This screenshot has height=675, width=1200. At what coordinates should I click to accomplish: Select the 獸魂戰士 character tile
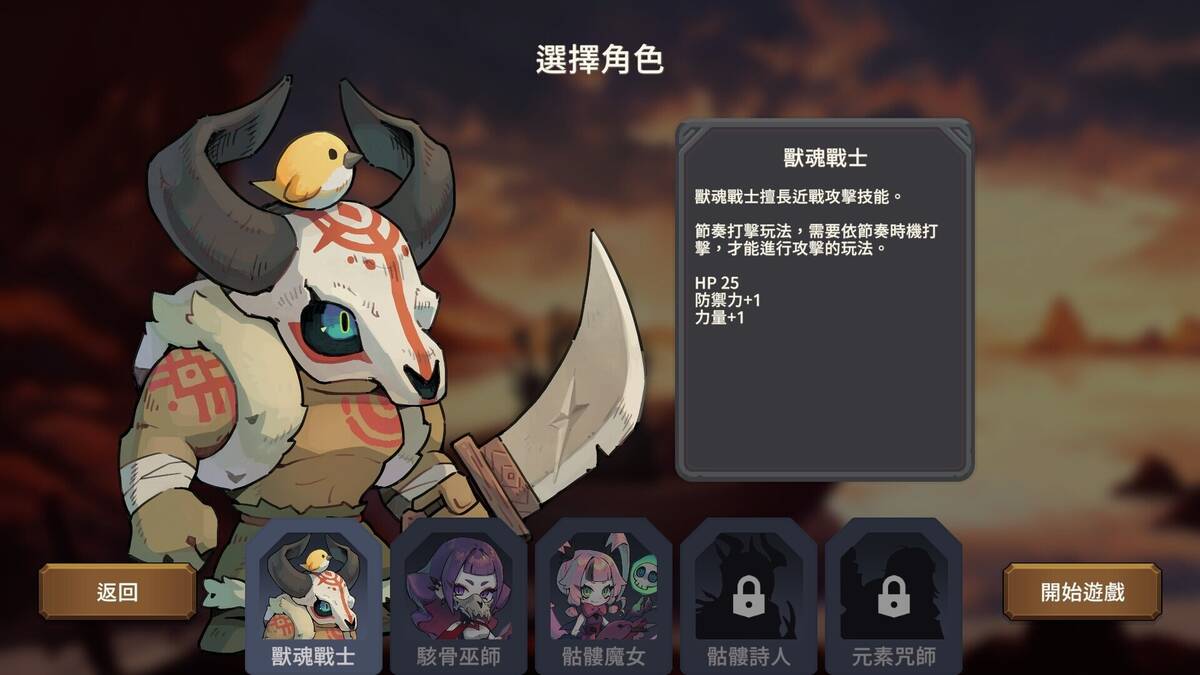click(313, 595)
